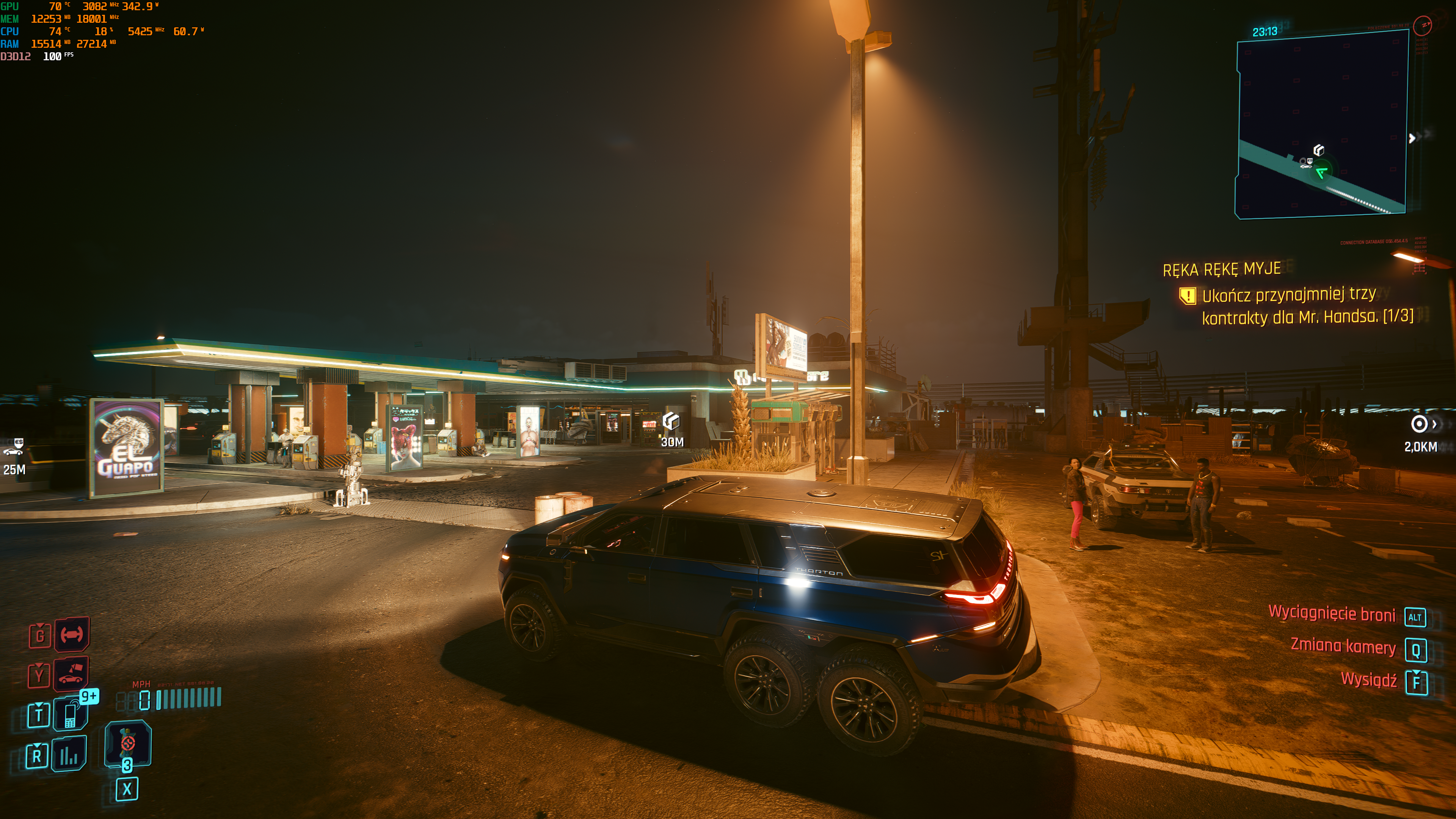Select the white car marker on the minimap
Screen dimensions: 1456x819
coord(1305,165)
